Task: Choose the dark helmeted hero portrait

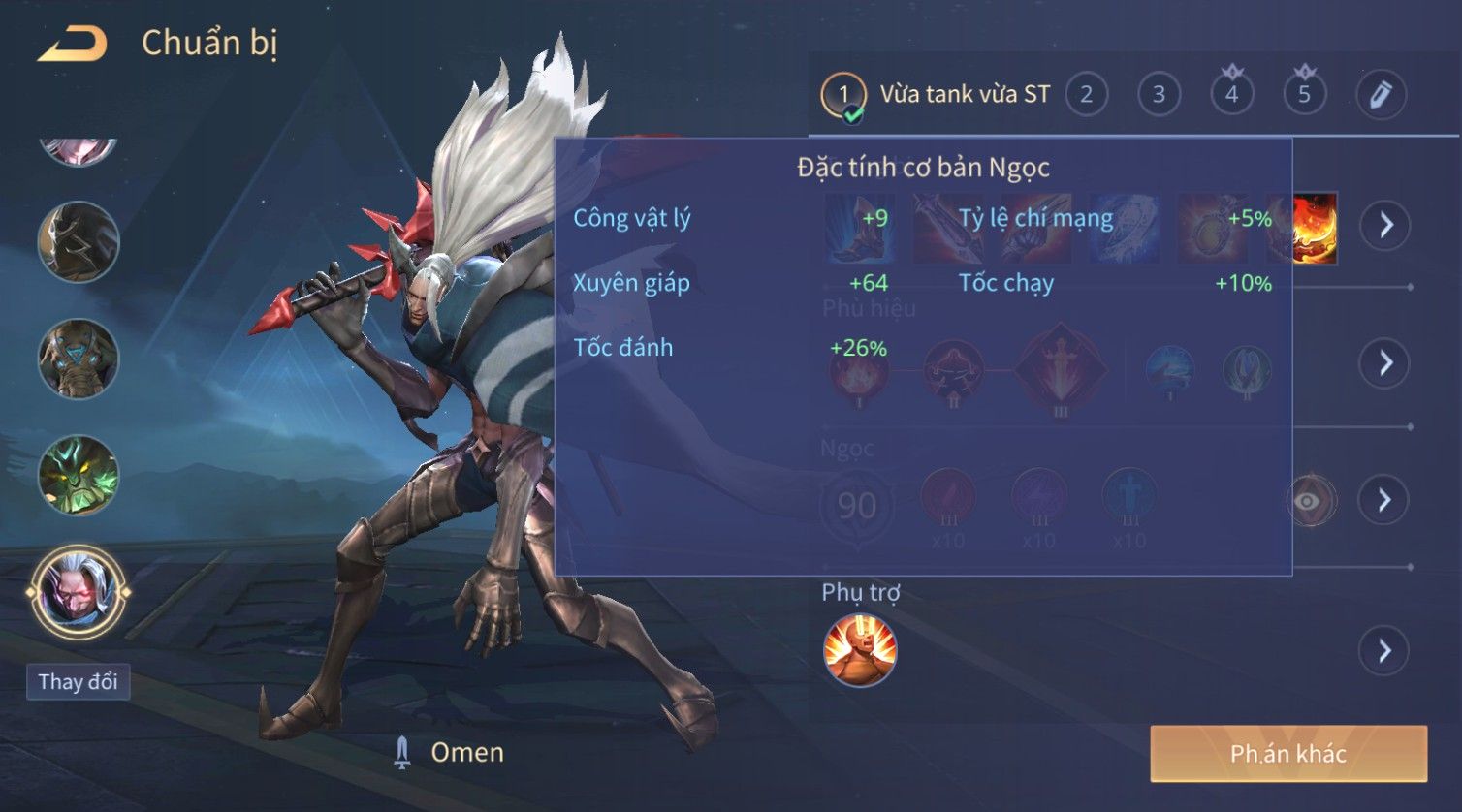Action: coord(78,242)
